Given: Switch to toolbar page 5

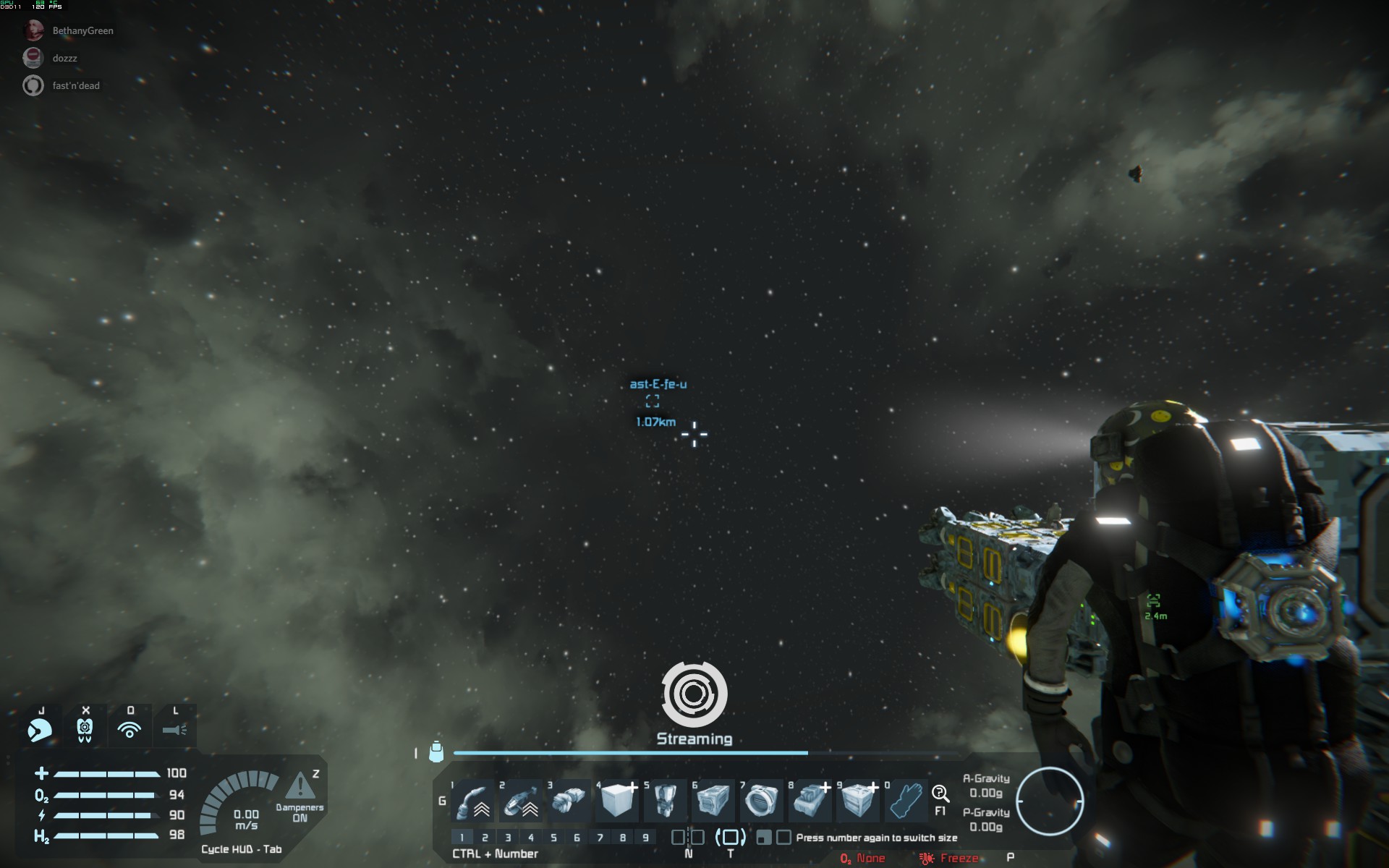Looking at the screenshot, I should [x=553, y=838].
